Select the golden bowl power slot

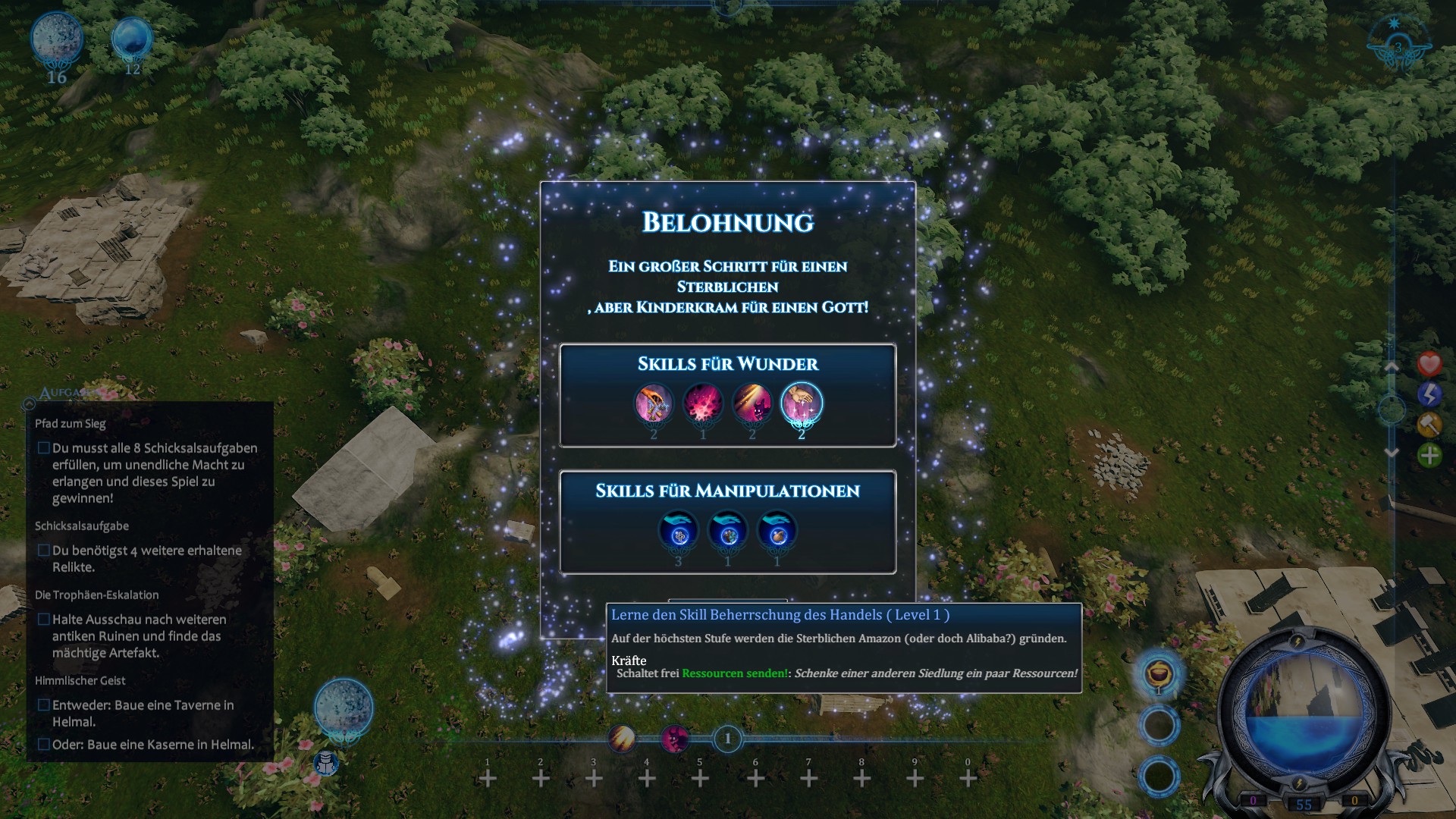click(1159, 673)
